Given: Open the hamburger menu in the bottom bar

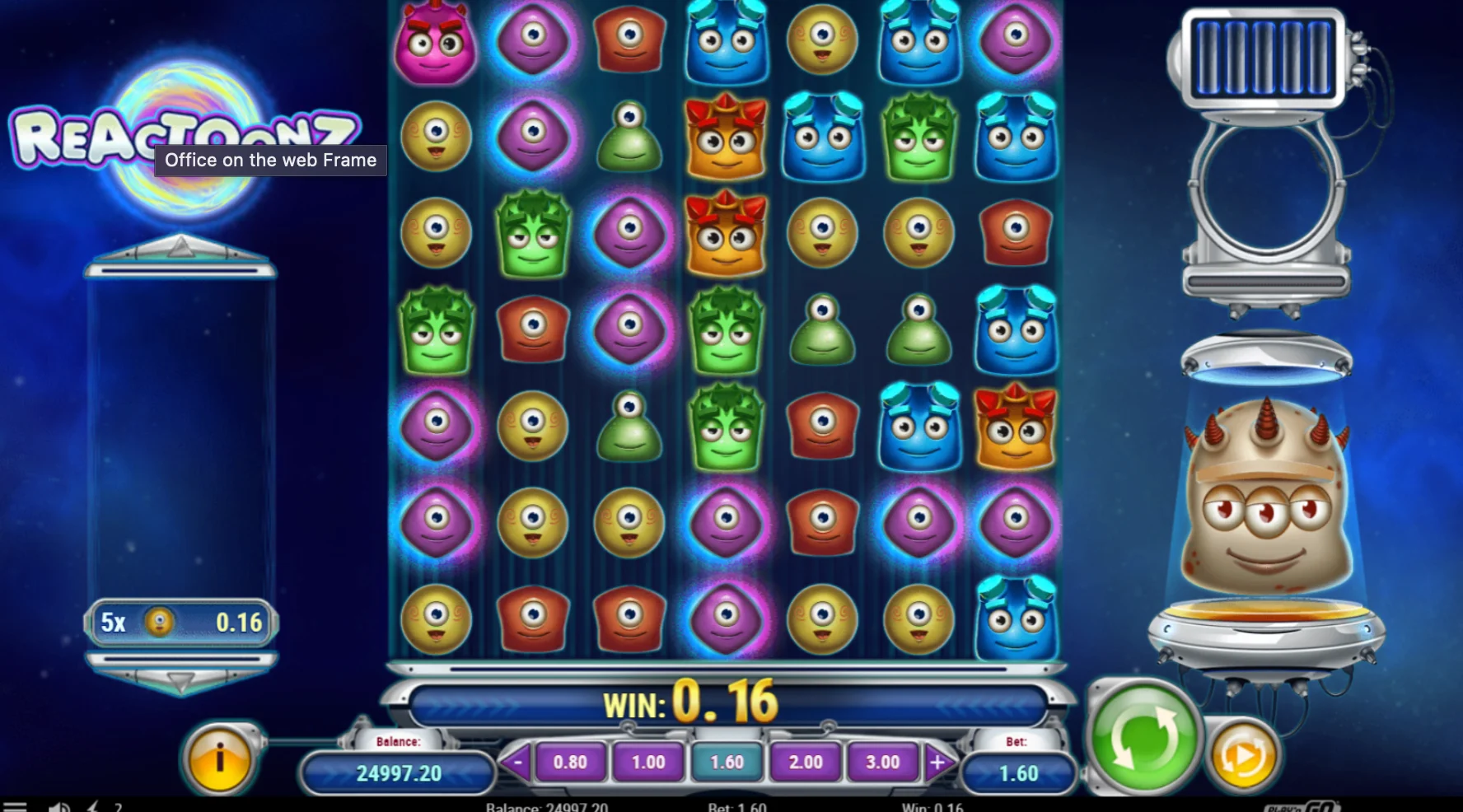Looking at the screenshot, I should pyautogui.click(x=16, y=807).
